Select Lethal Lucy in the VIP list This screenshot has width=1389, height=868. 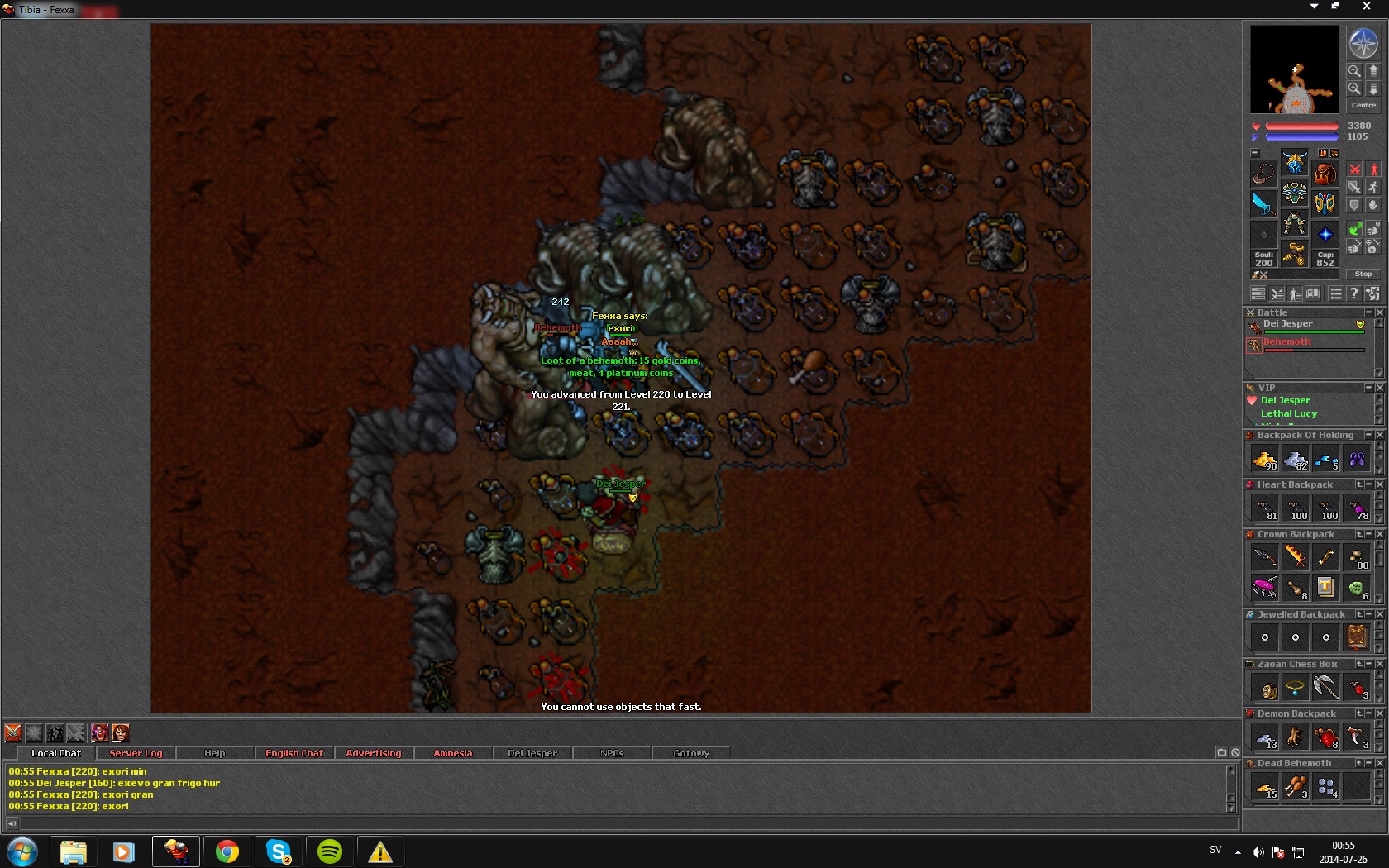pos(1289,413)
